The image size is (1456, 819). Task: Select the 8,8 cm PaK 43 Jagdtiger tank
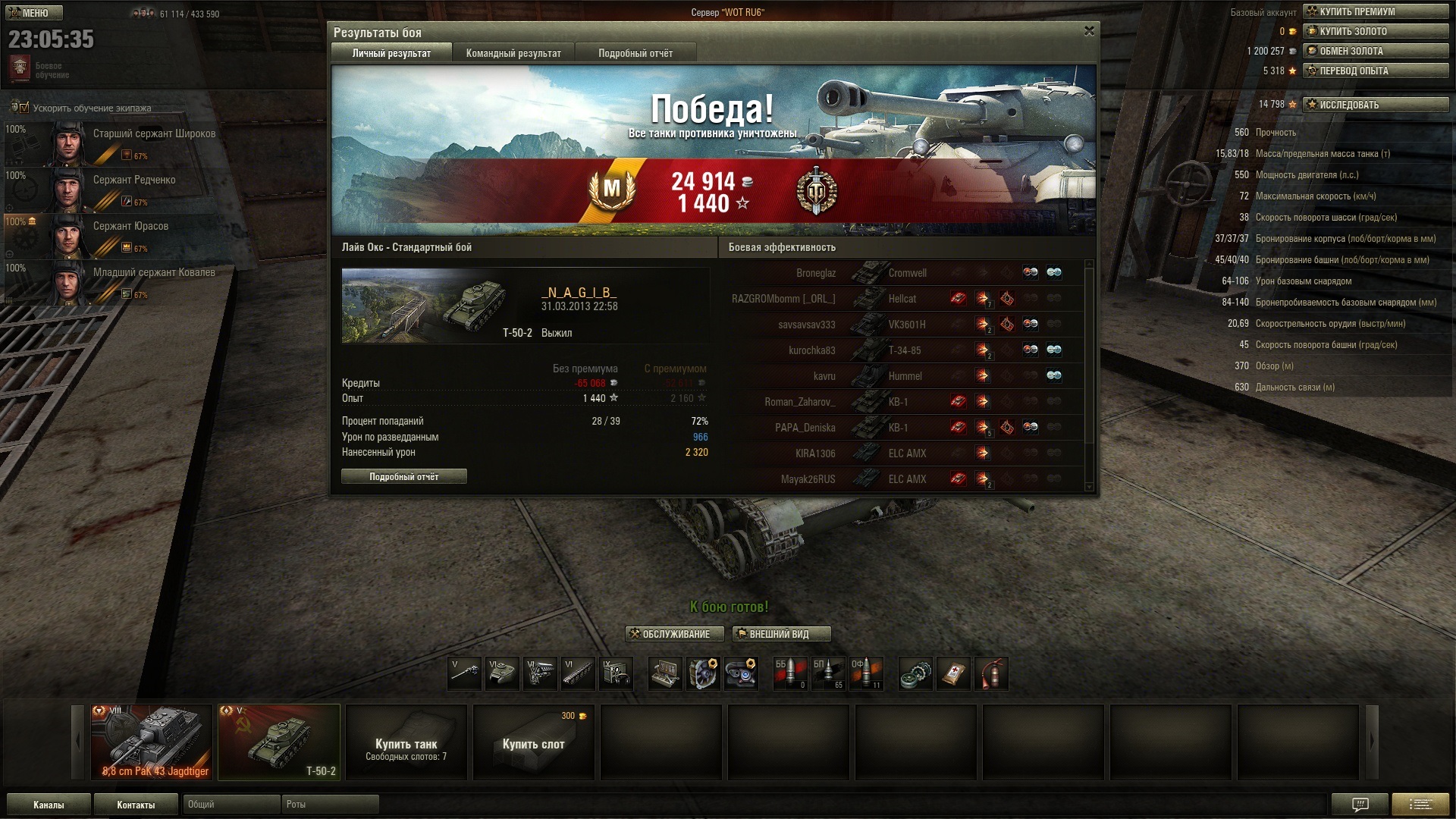pyautogui.click(x=152, y=742)
